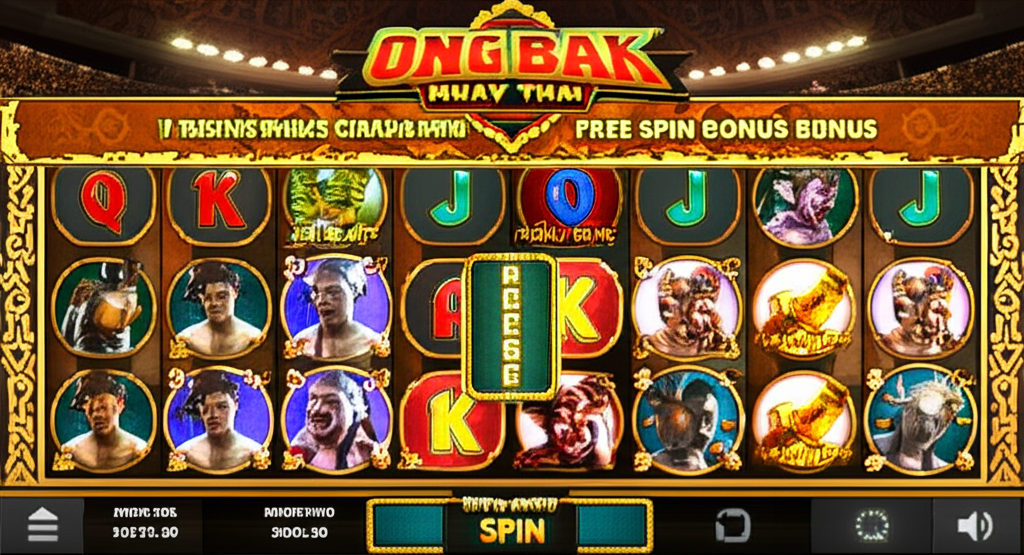Activate the rounded square autoplay icon
Viewport: 1024px width, 555px height.
tap(730, 526)
